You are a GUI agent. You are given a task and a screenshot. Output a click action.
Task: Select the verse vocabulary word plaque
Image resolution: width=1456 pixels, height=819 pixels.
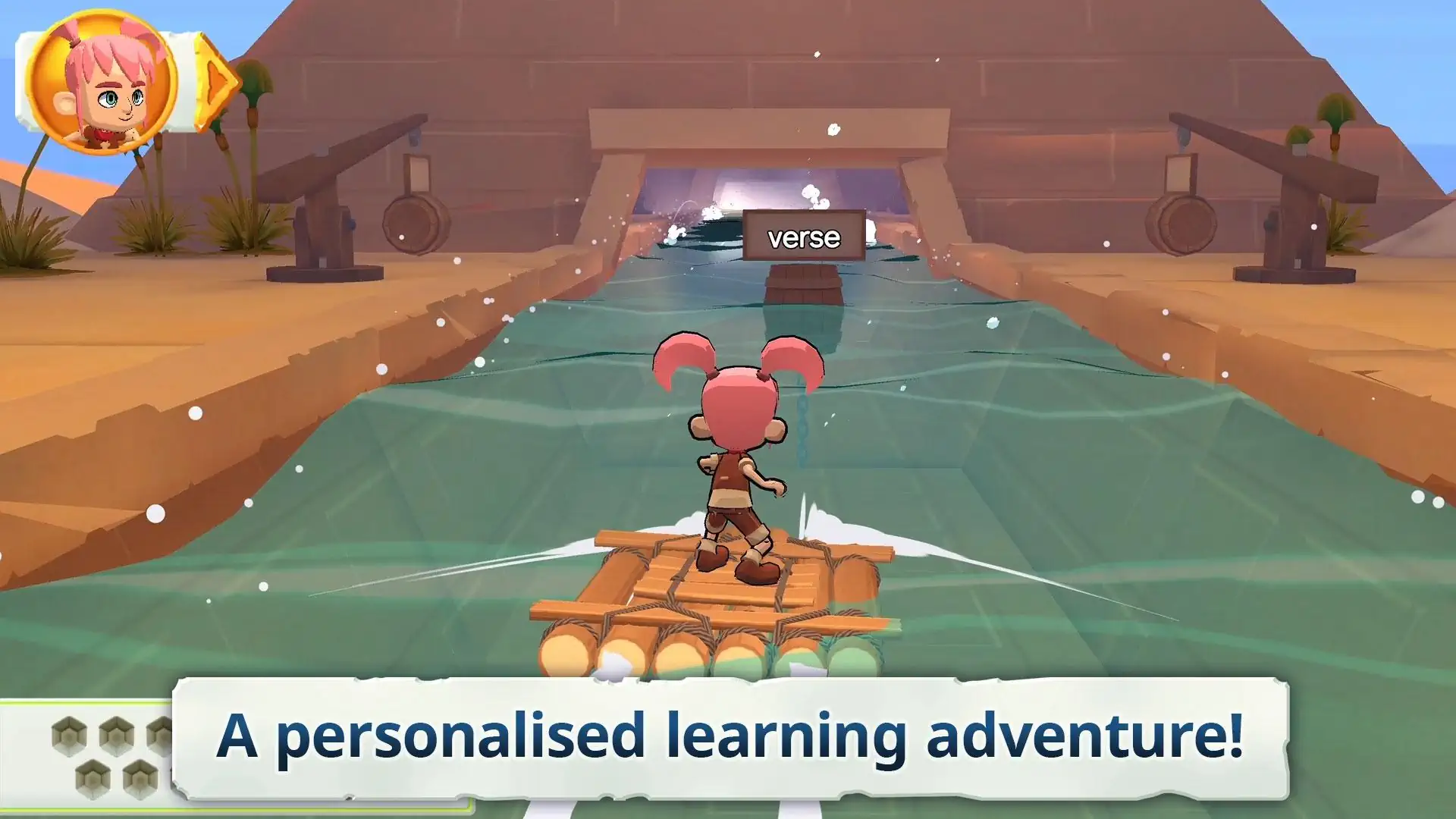click(805, 237)
